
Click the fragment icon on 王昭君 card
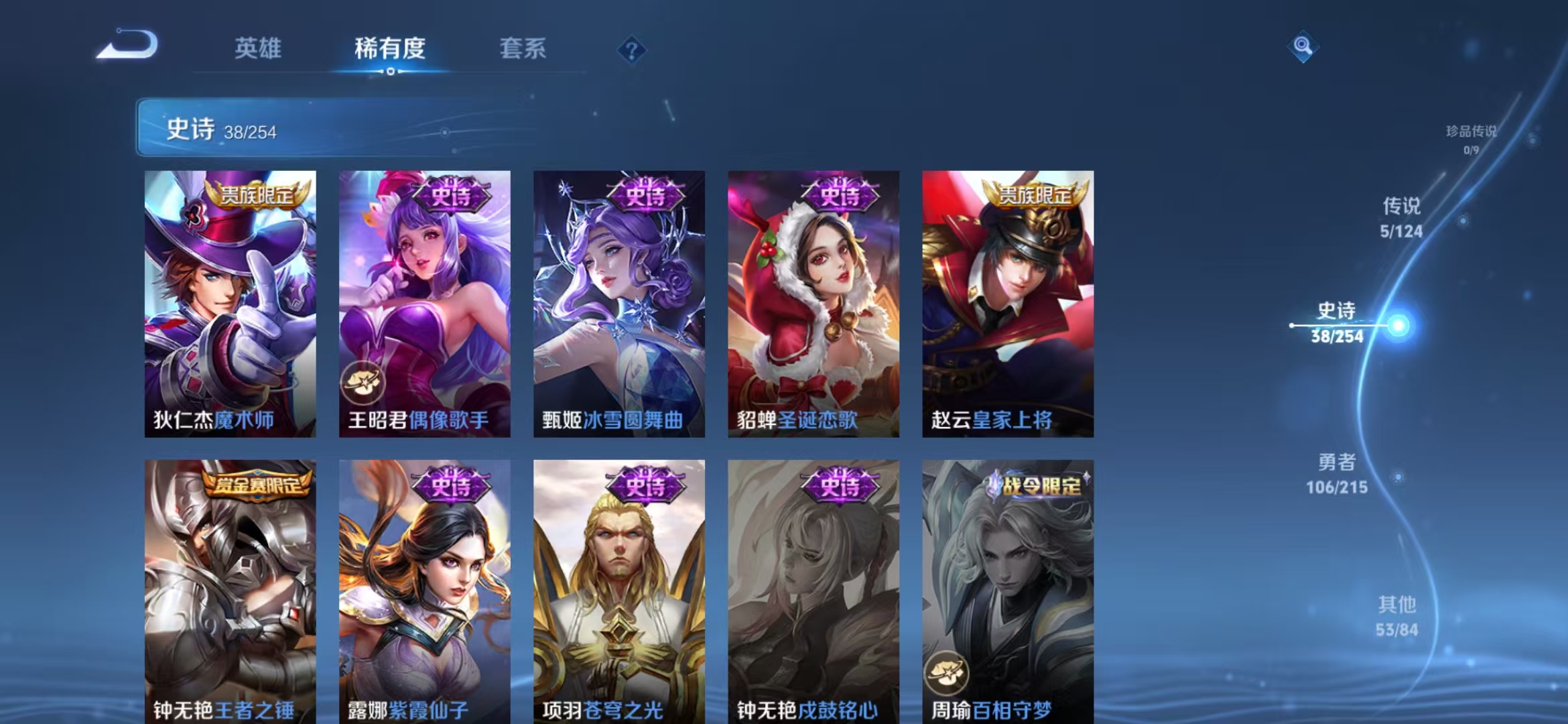point(363,382)
